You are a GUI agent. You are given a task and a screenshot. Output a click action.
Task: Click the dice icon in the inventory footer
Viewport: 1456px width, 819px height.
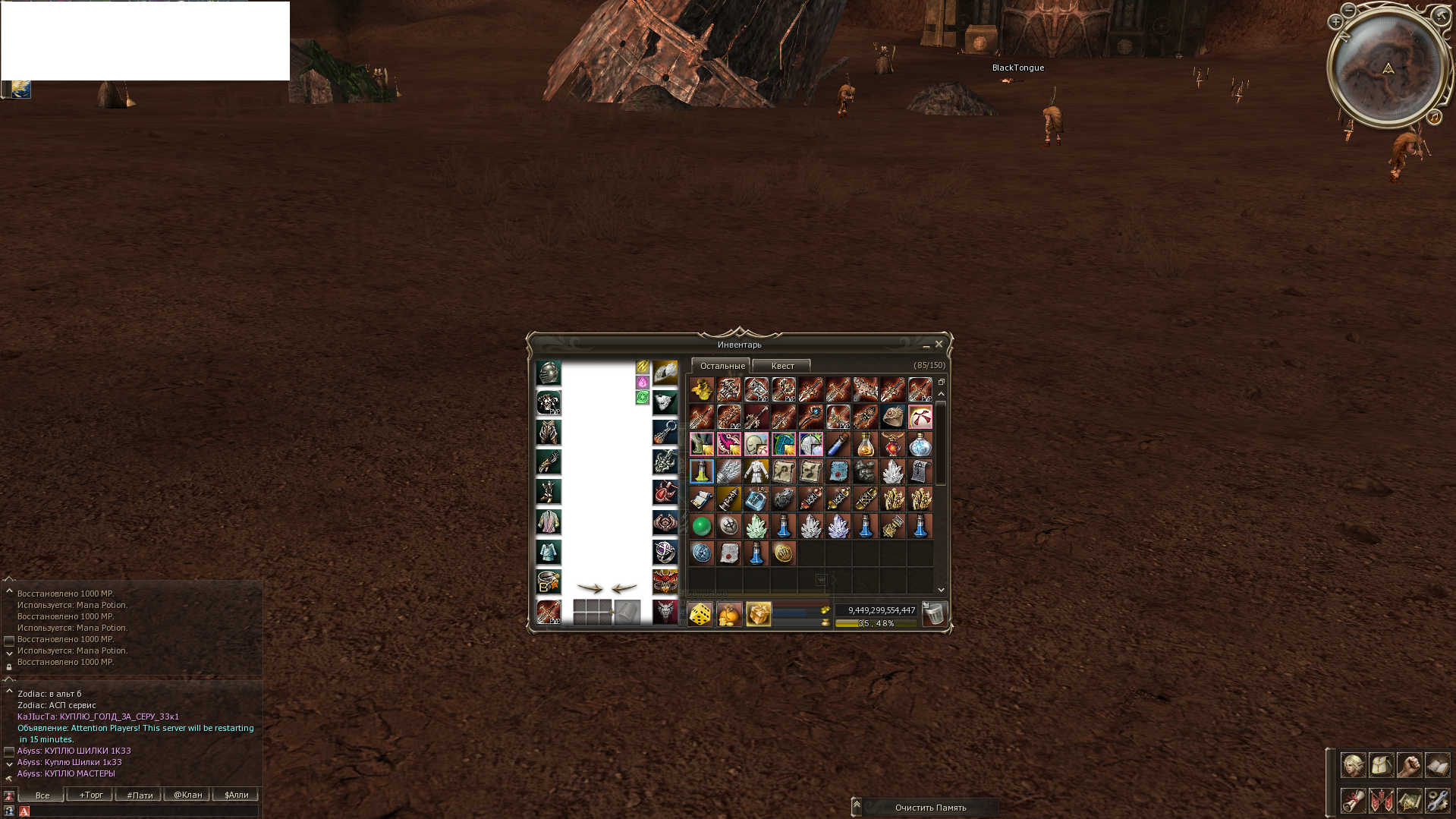[x=700, y=613]
